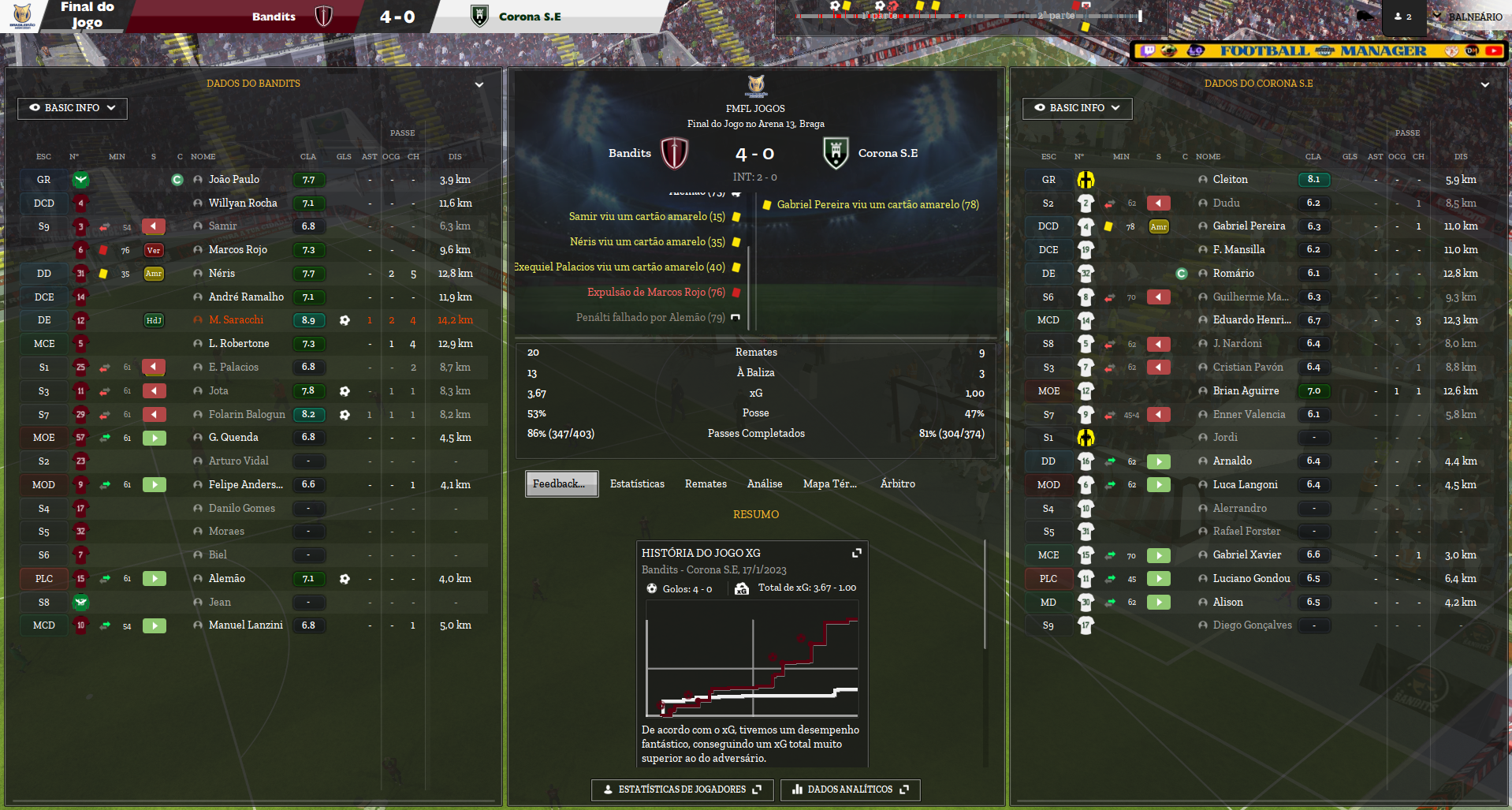
Task: Select player M. Saracchi
Action: click(x=236, y=320)
